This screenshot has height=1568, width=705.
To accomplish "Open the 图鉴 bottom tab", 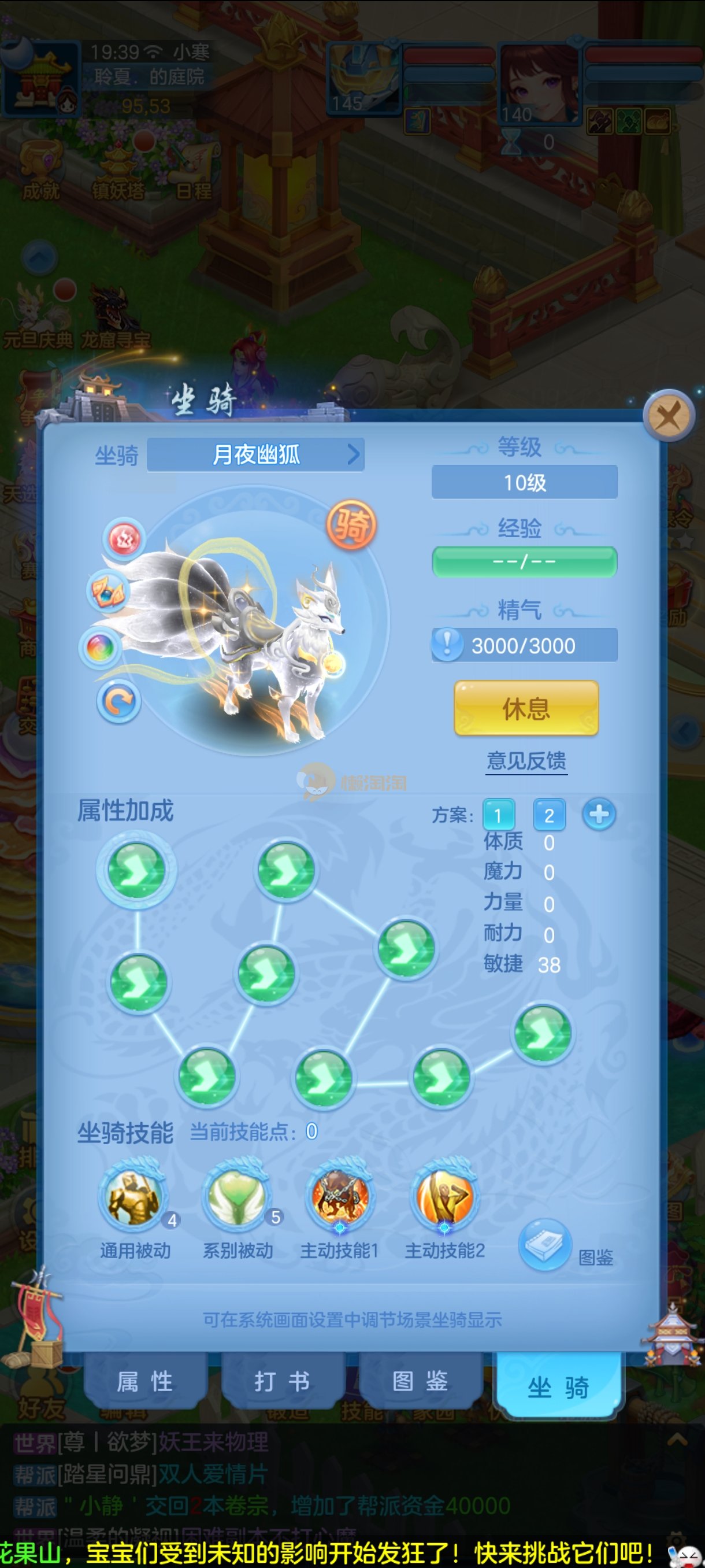I will 420,1381.
